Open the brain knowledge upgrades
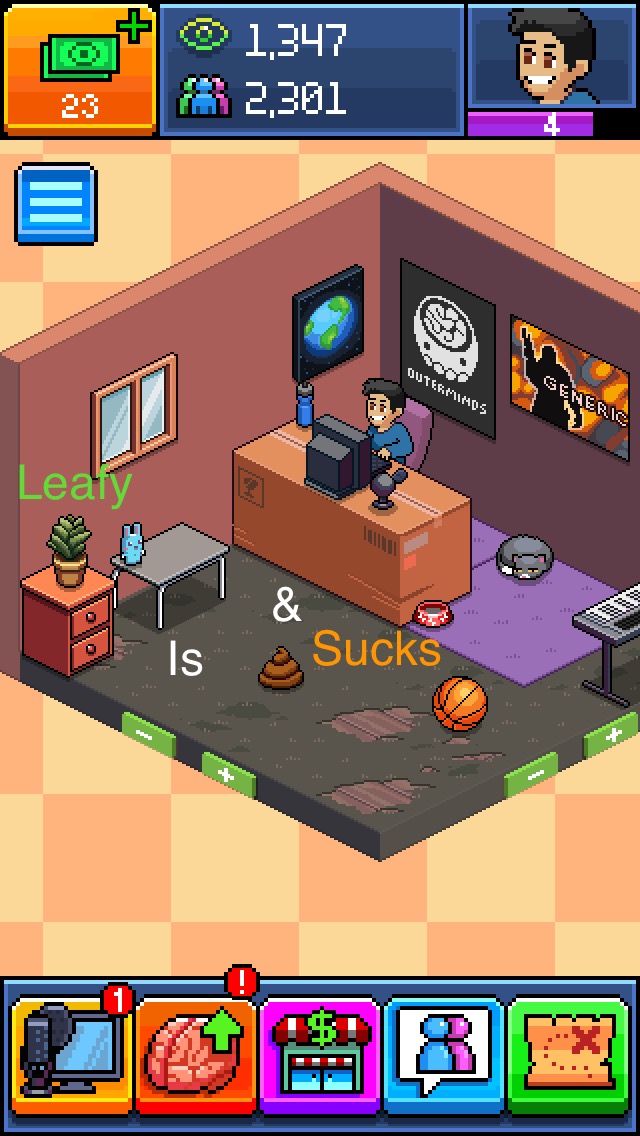Screen dimensions: 640x1136 (x=197, y=1055)
